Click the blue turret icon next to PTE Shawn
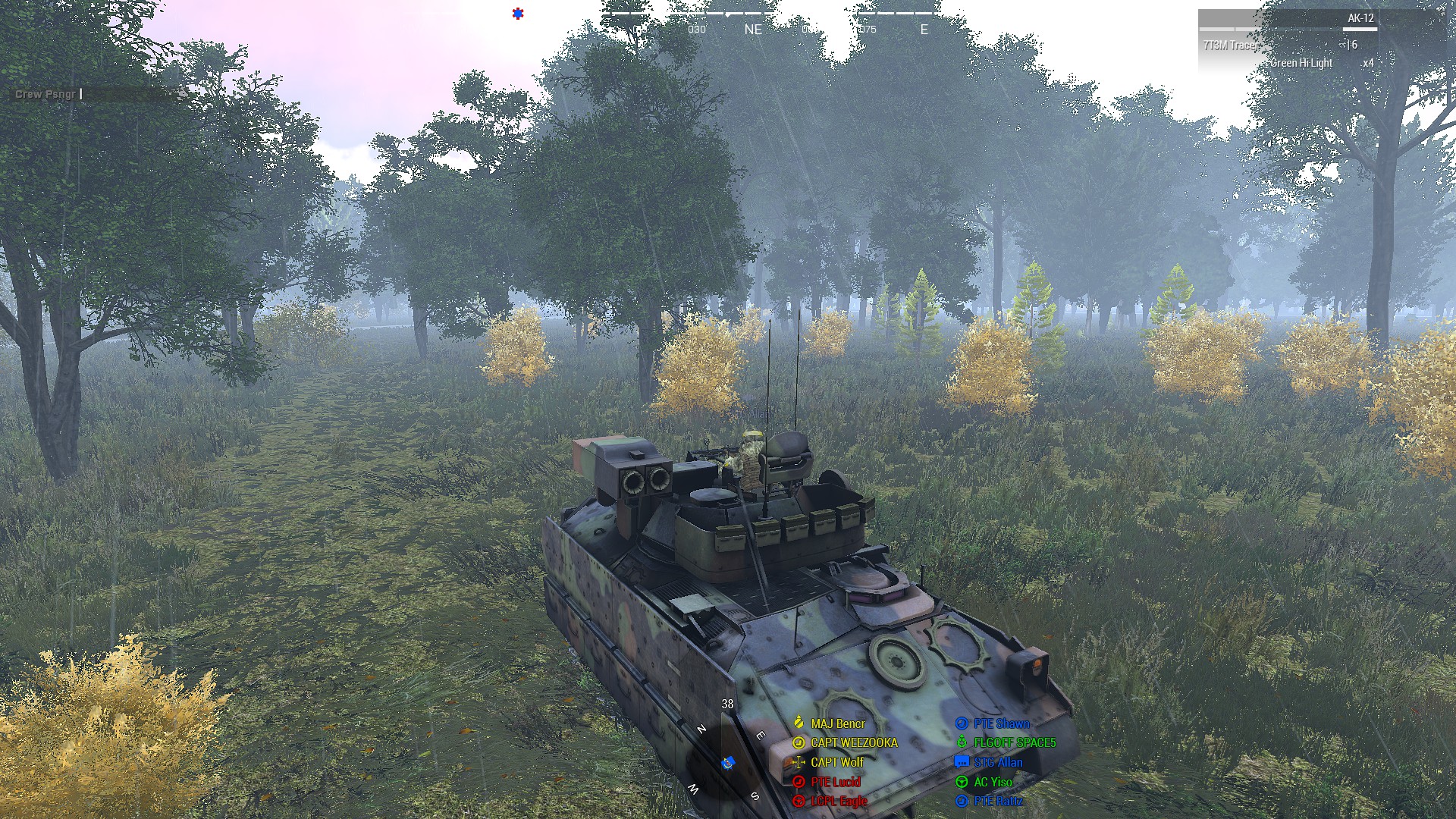The width and height of the screenshot is (1456, 819). point(961,723)
